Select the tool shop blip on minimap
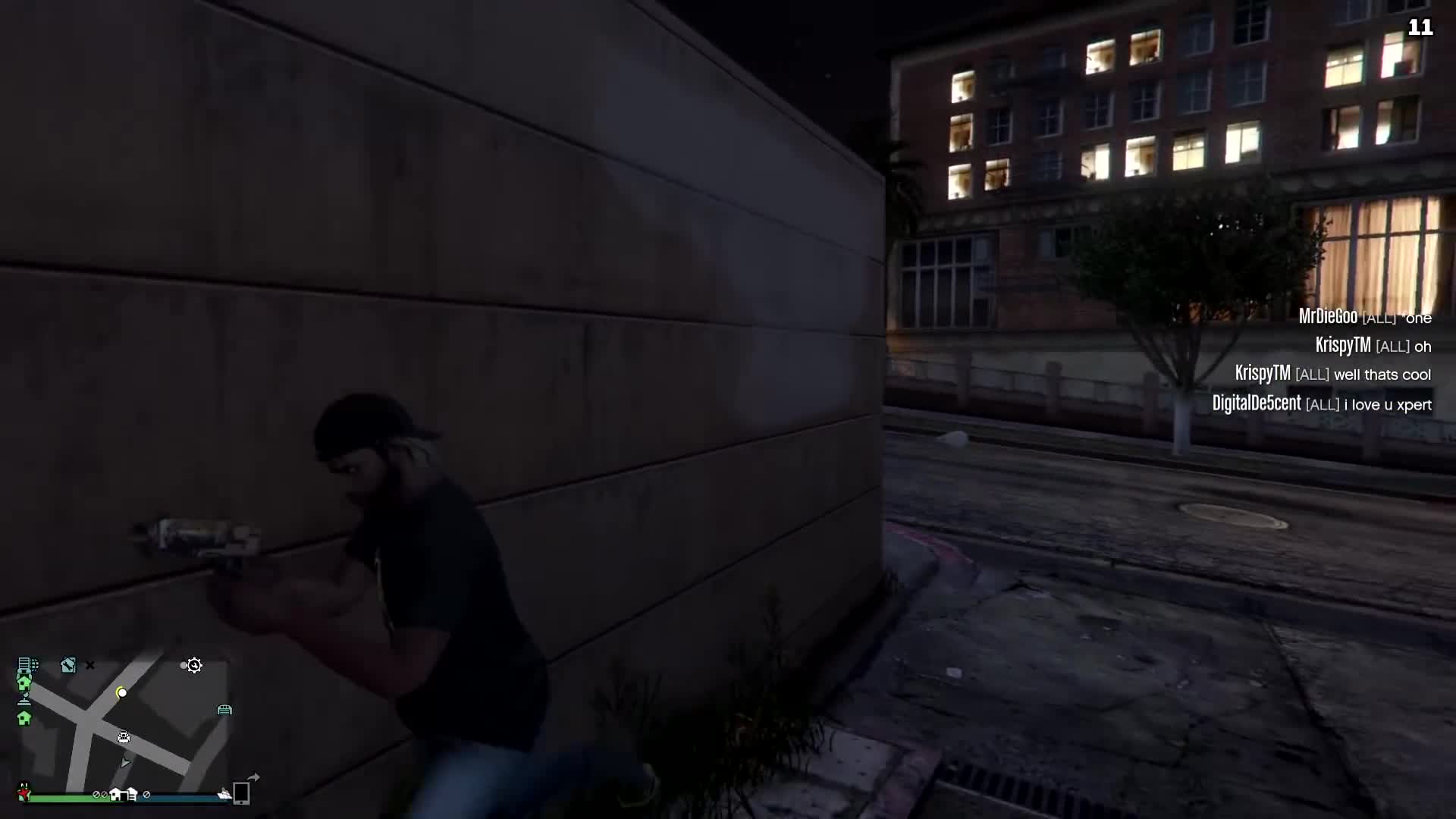 point(68,666)
